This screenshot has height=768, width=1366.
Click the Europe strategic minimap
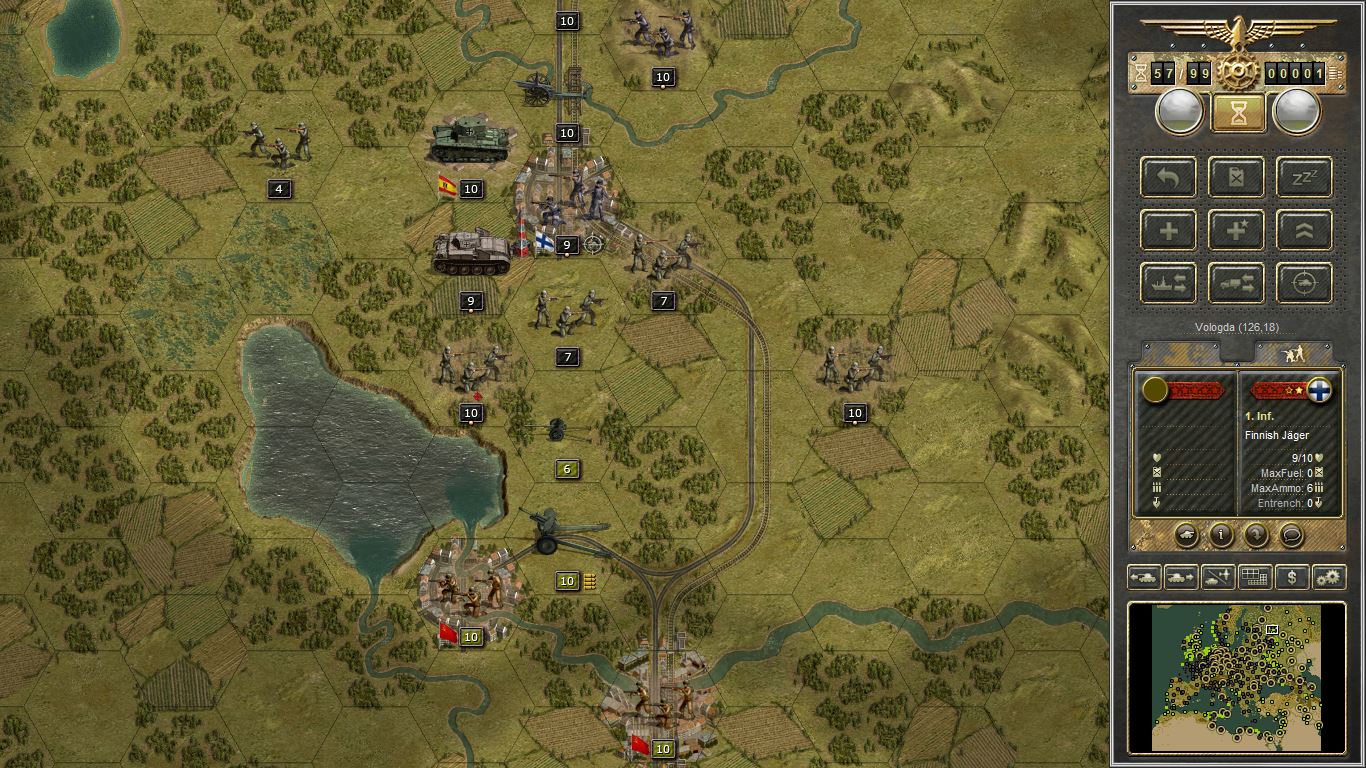pyautogui.click(x=1236, y=676)
